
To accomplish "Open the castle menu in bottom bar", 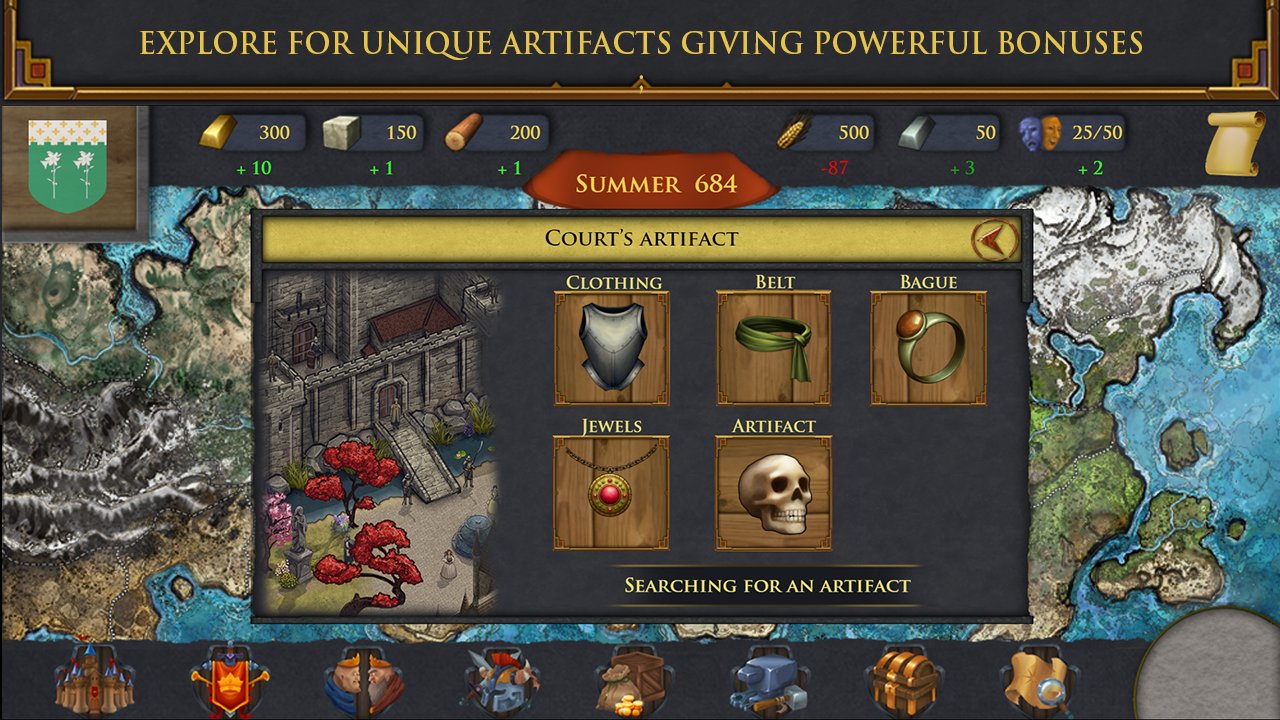I will (92, 681).
